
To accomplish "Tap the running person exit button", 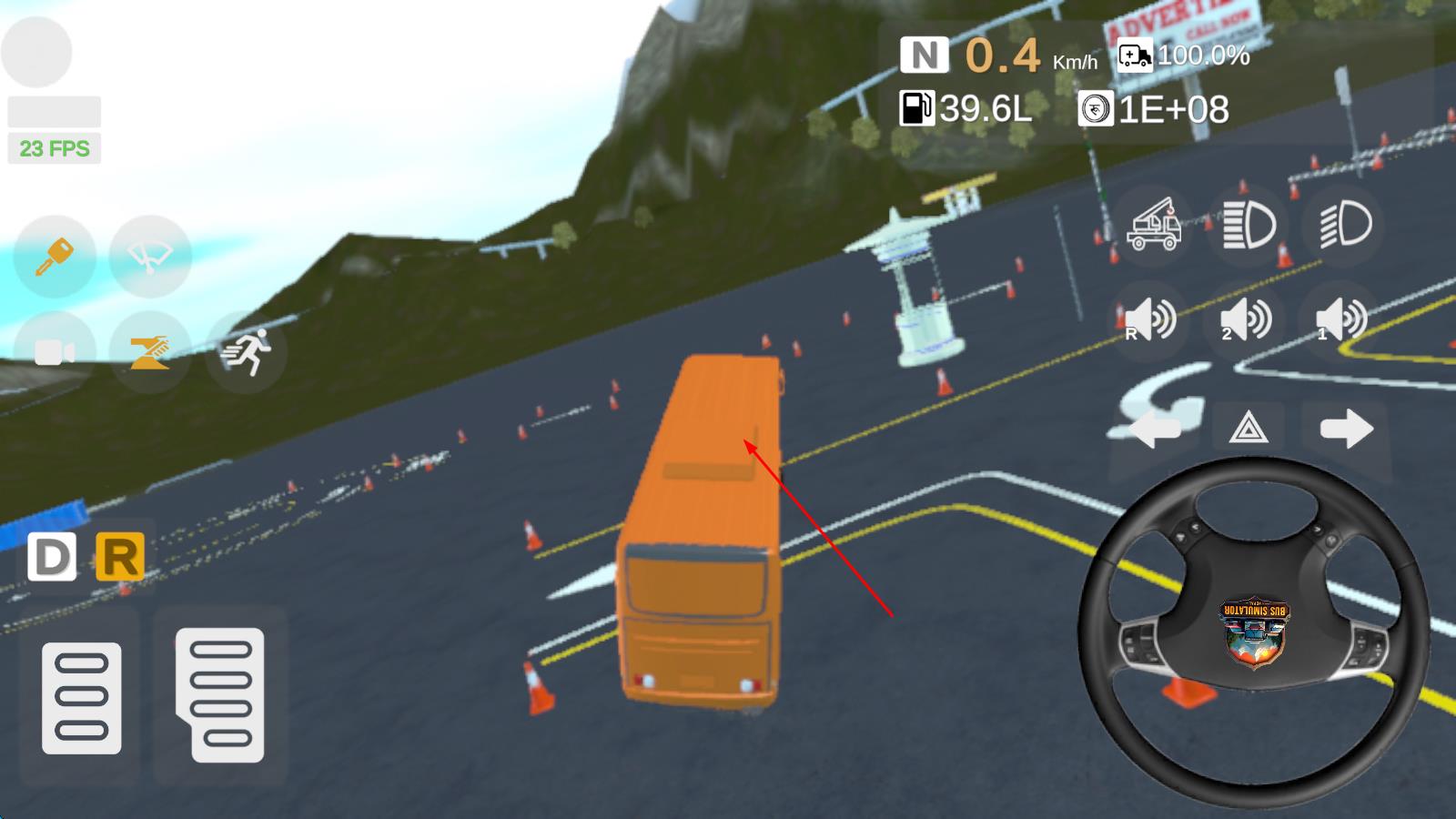I will (246, 352).
